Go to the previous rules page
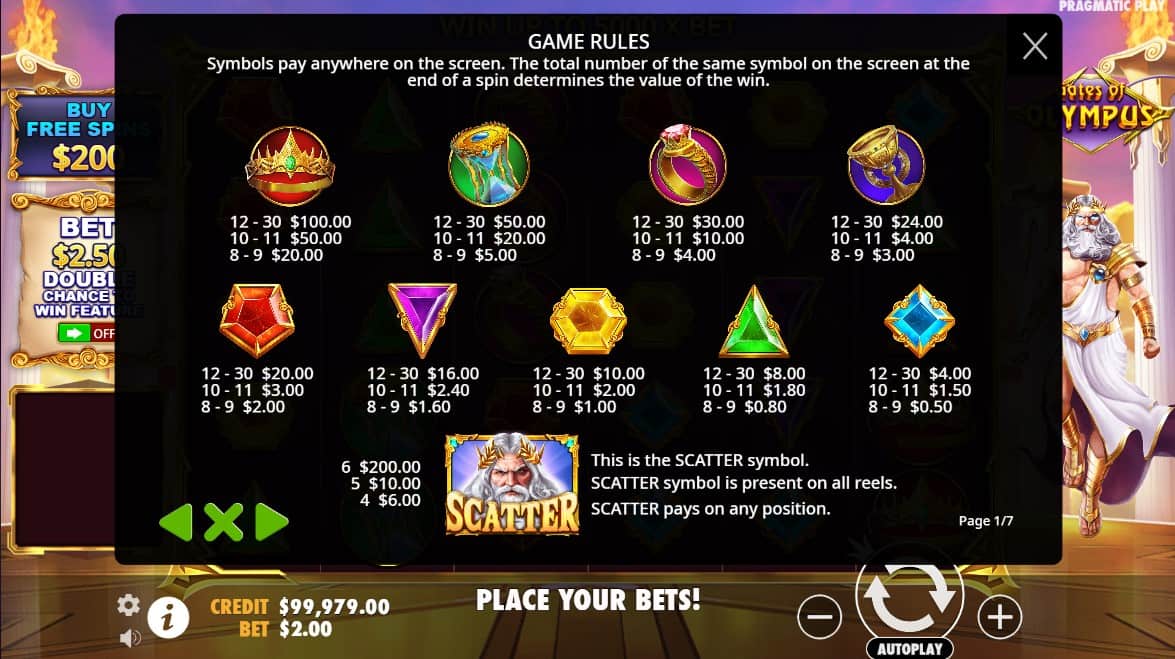Image resolution: width=1175 pixels, height=659 pixels. [176, 521]
